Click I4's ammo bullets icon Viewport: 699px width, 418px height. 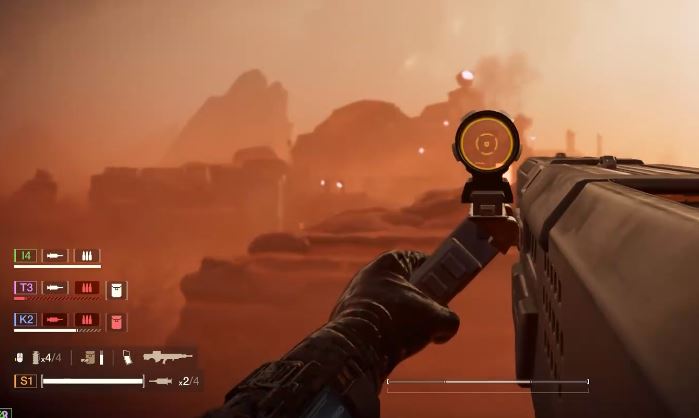(86, 255)
